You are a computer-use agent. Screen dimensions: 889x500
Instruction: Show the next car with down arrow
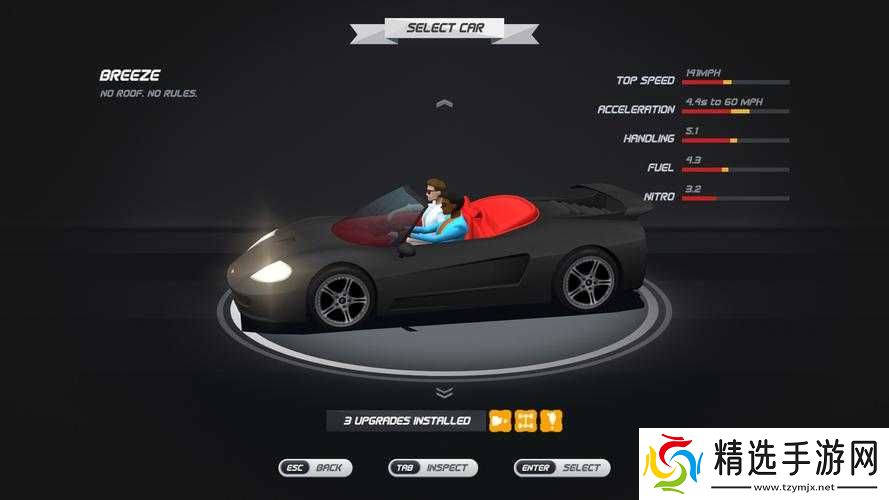click(x=445, y=393)
